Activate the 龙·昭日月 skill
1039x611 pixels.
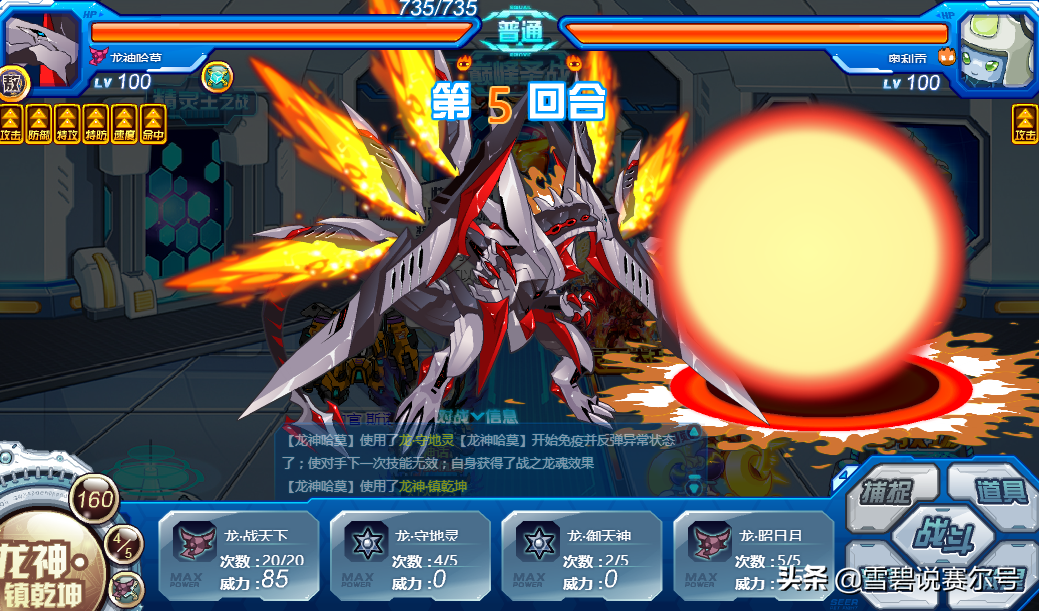754,557
